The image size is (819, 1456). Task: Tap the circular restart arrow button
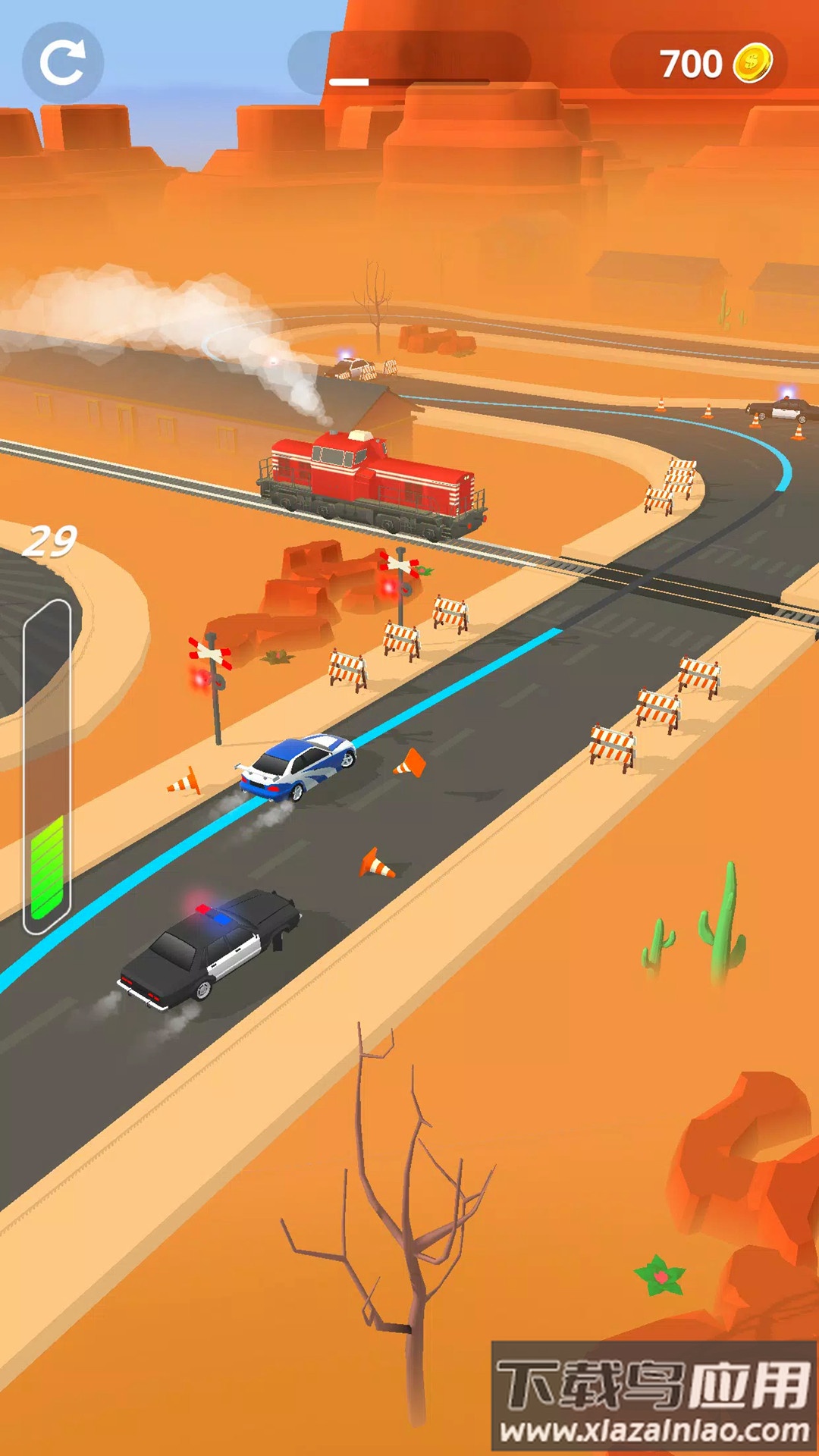62,63
